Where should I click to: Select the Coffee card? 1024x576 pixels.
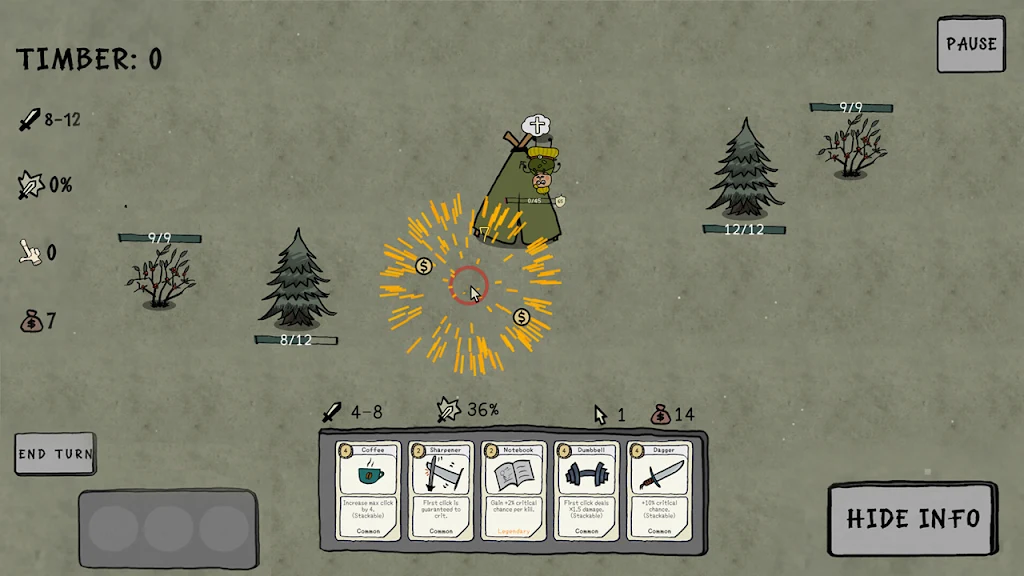367,490
